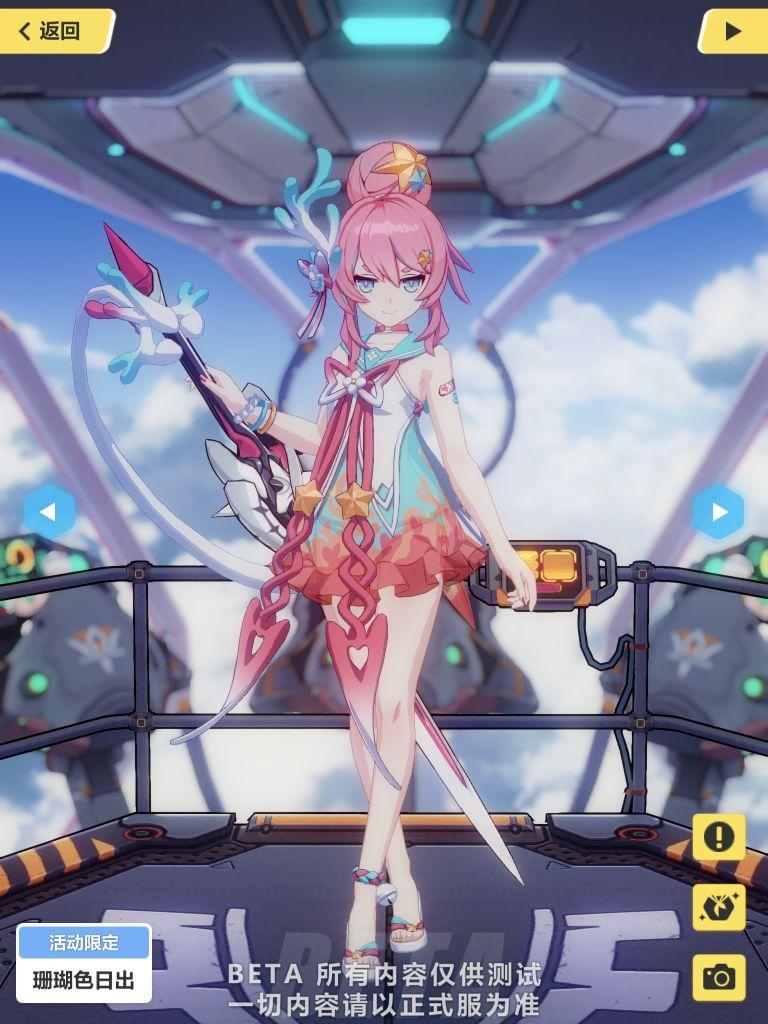
Task: Open the exclamation mark info button
Action: (x=718, y=837)
